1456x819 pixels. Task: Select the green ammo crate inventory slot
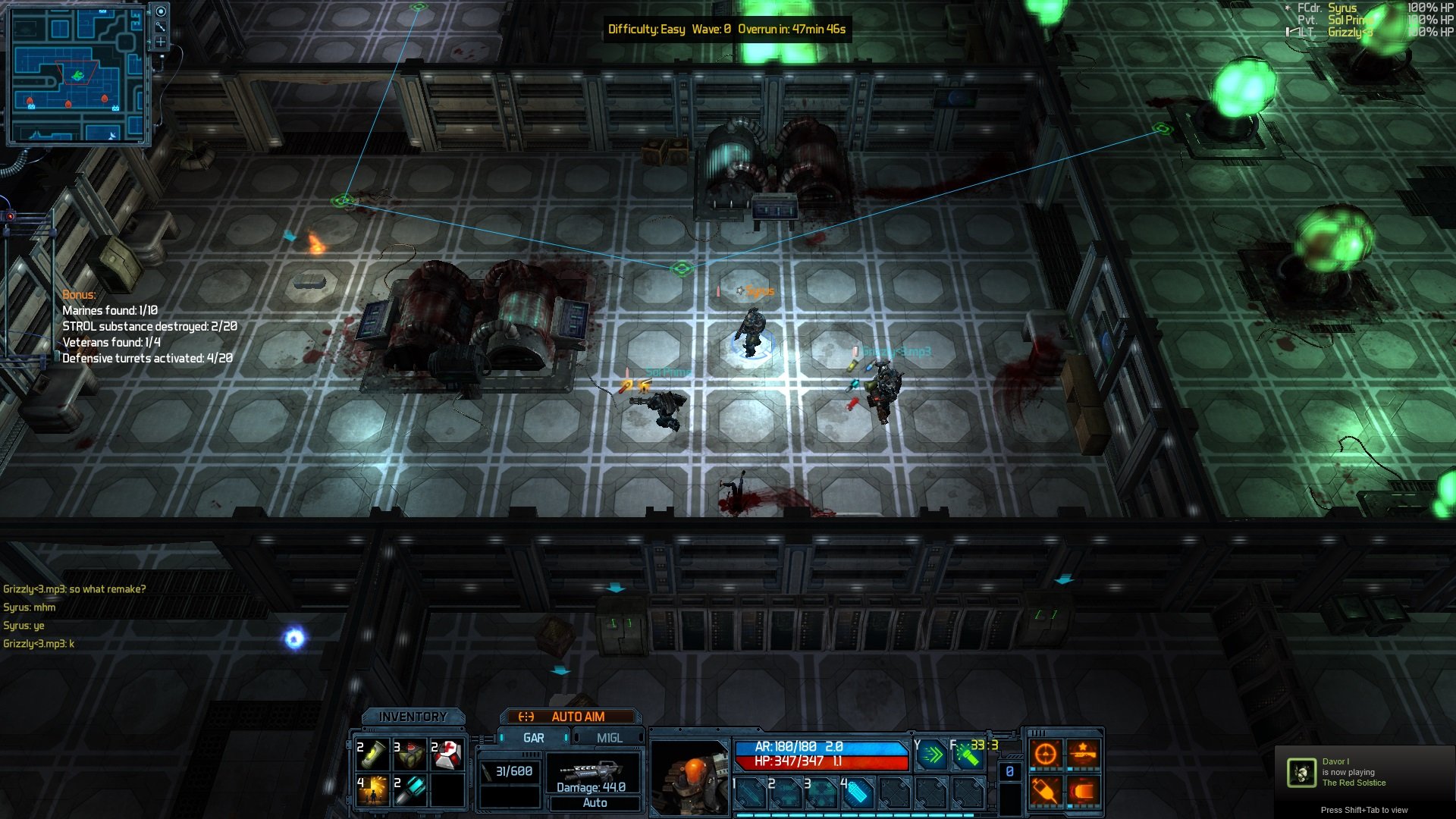click(x=410, y=755)
